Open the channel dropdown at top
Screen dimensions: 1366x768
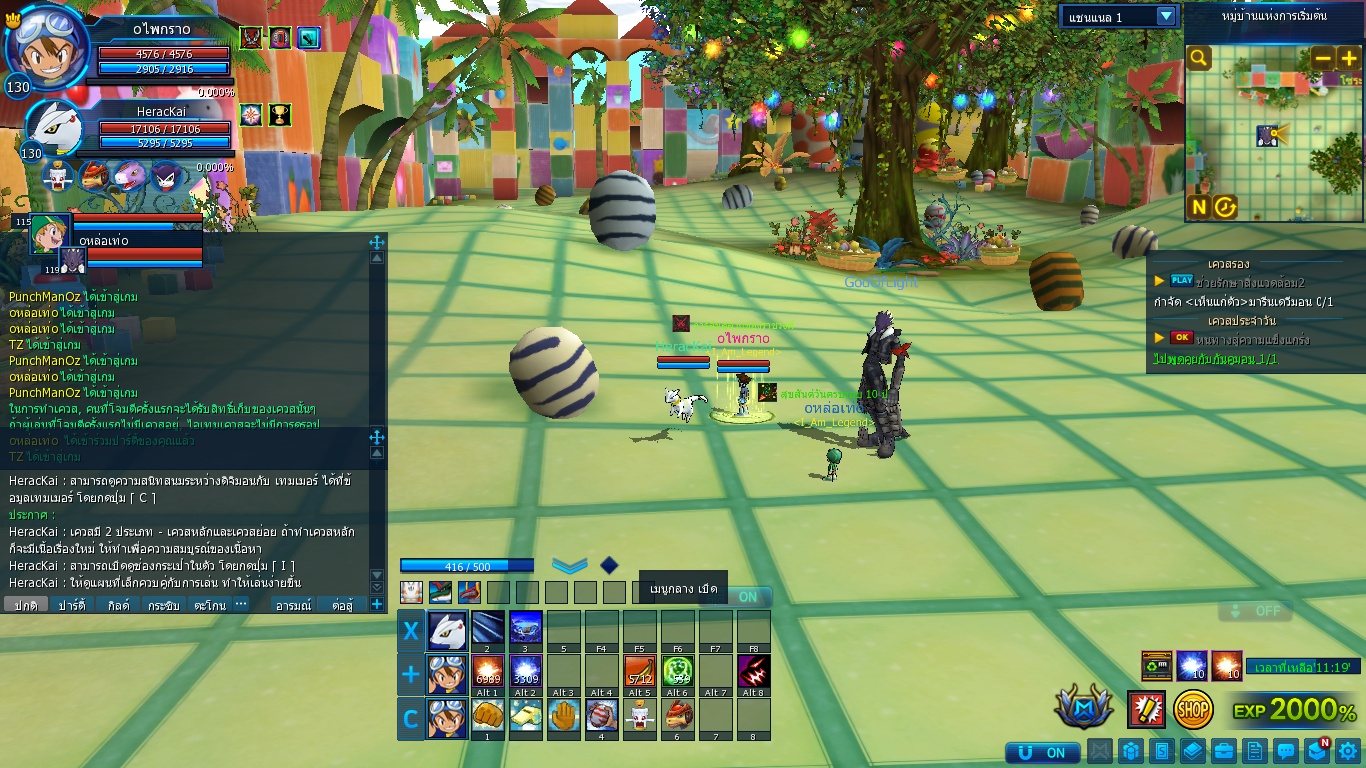point(1165,16)
